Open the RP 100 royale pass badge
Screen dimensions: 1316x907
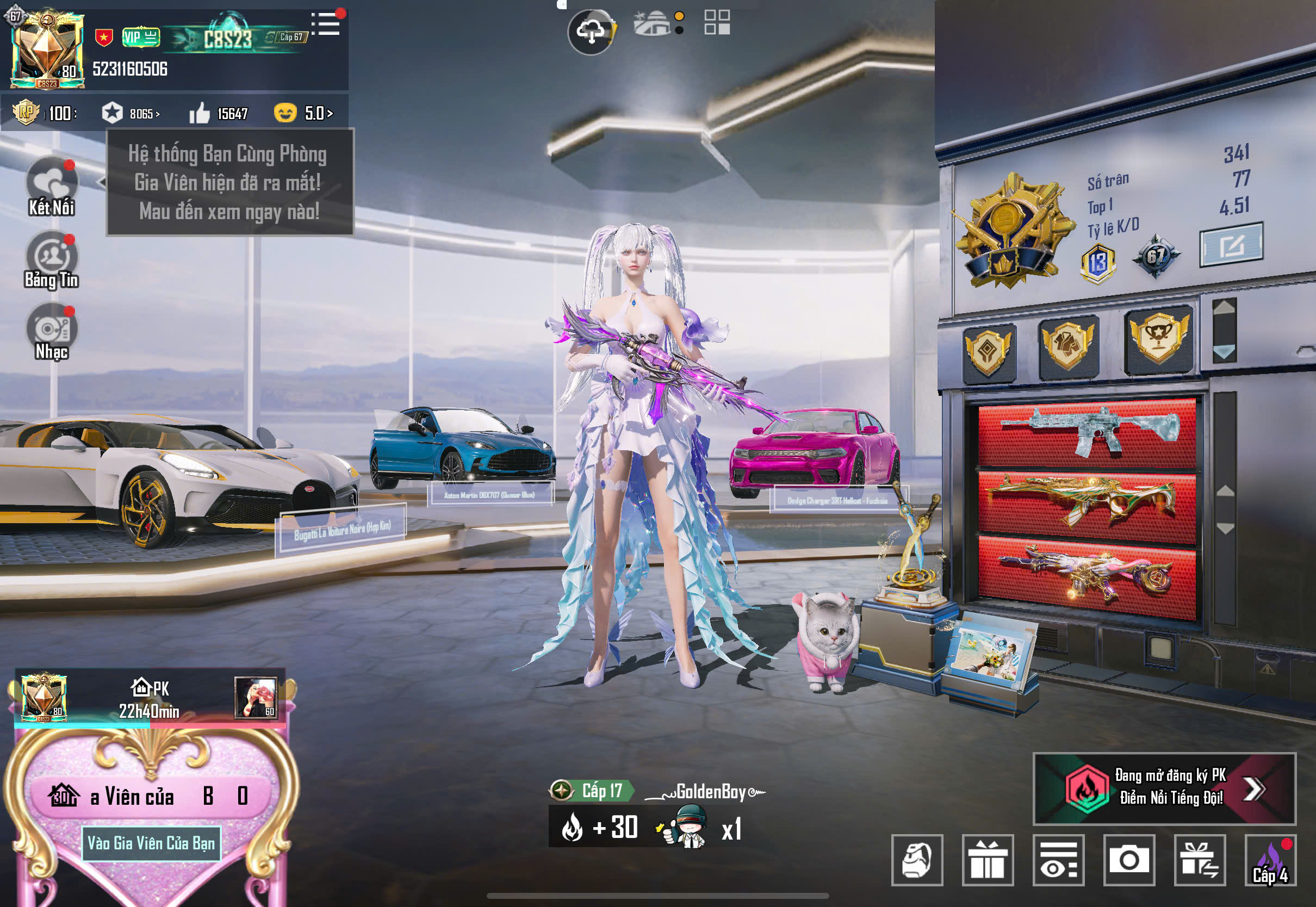[45, 113]
